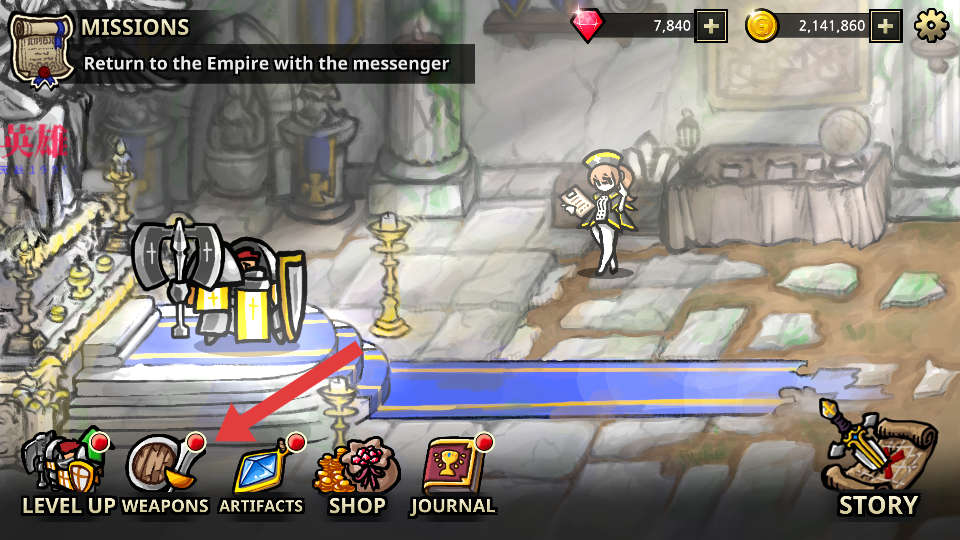Viewport: 960px width, 540px height.
Task: Open the gear settings icon
Action: tap(931, 26)
